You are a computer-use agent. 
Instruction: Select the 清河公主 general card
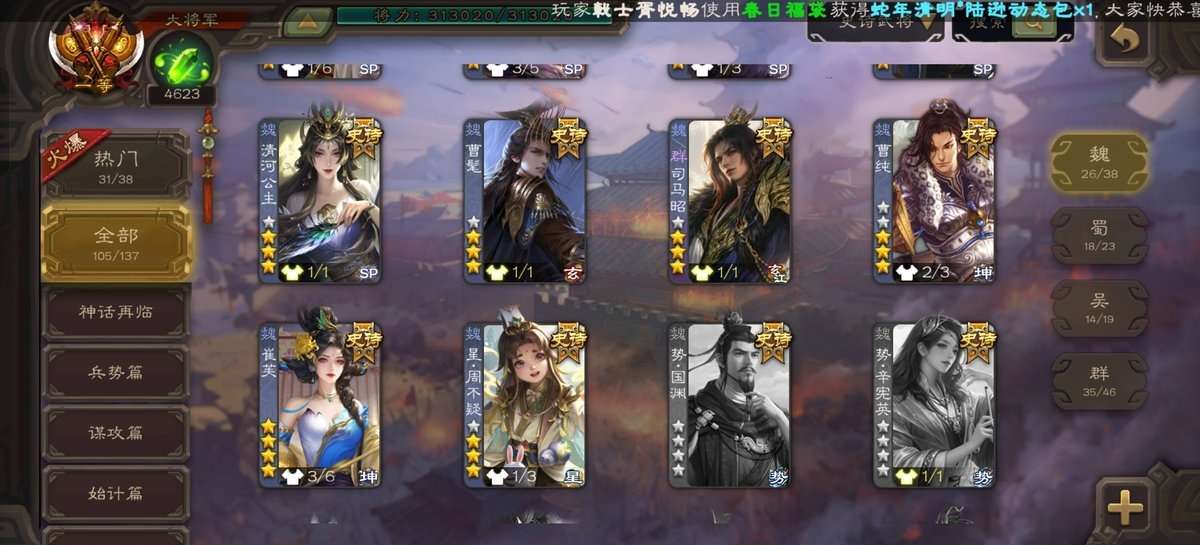(320, 200)
